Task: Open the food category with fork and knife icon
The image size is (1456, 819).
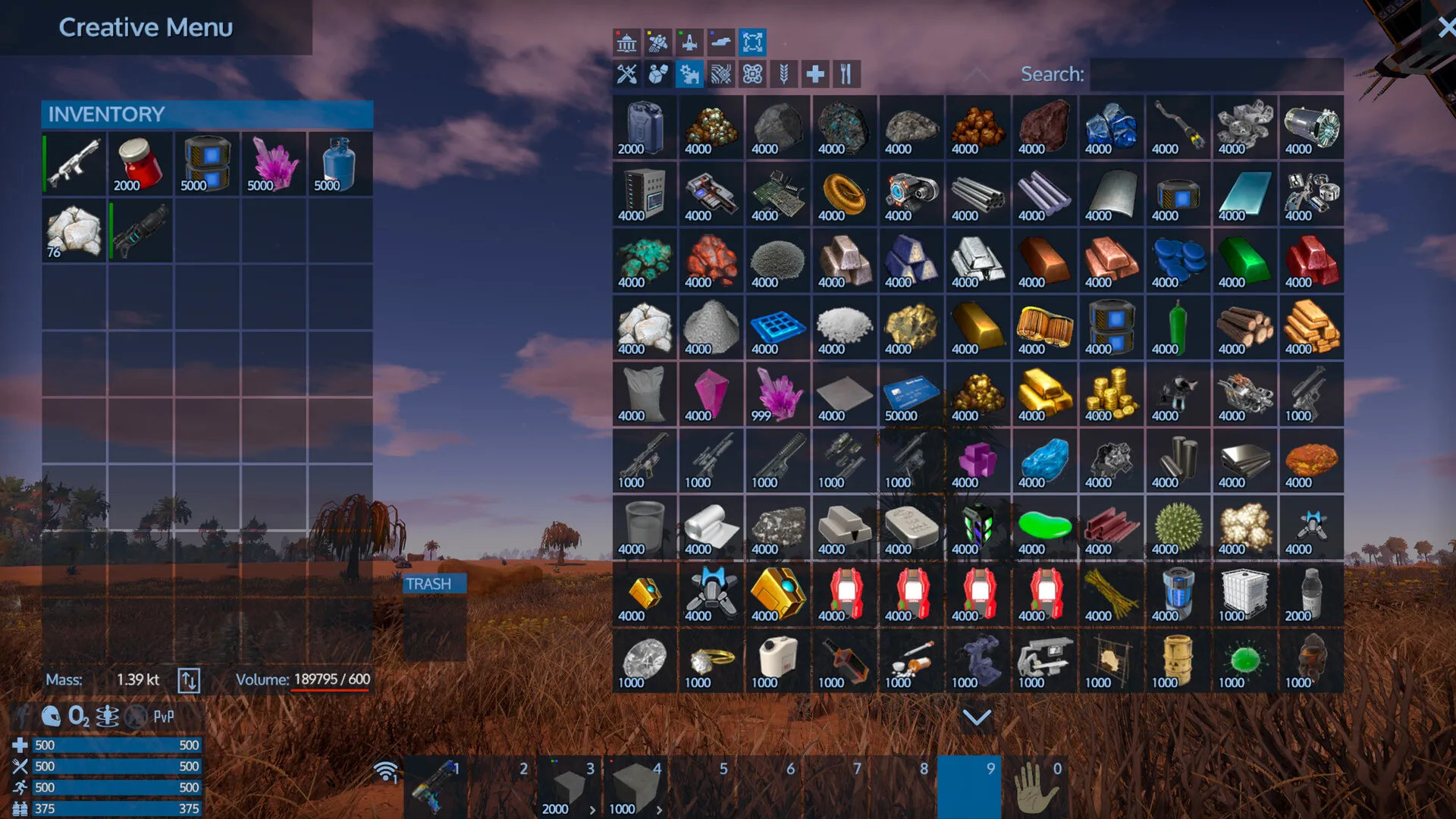Action: click(846, 74)
